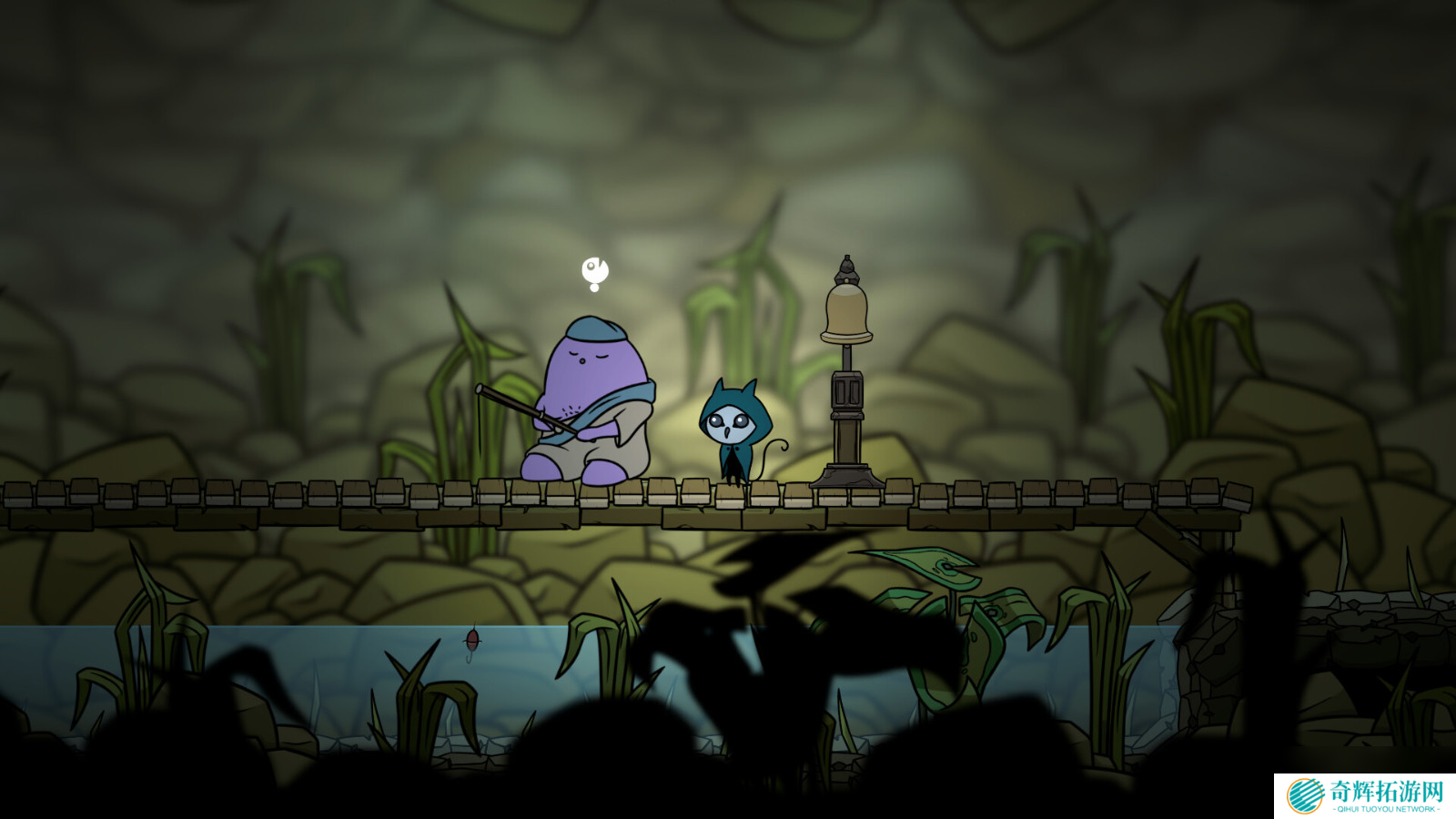Image resolution: width=1456 pixels, height=819 pixels.
Task: Click the speech bubble above the purple fisherman
Action: [x=594, y=271]
